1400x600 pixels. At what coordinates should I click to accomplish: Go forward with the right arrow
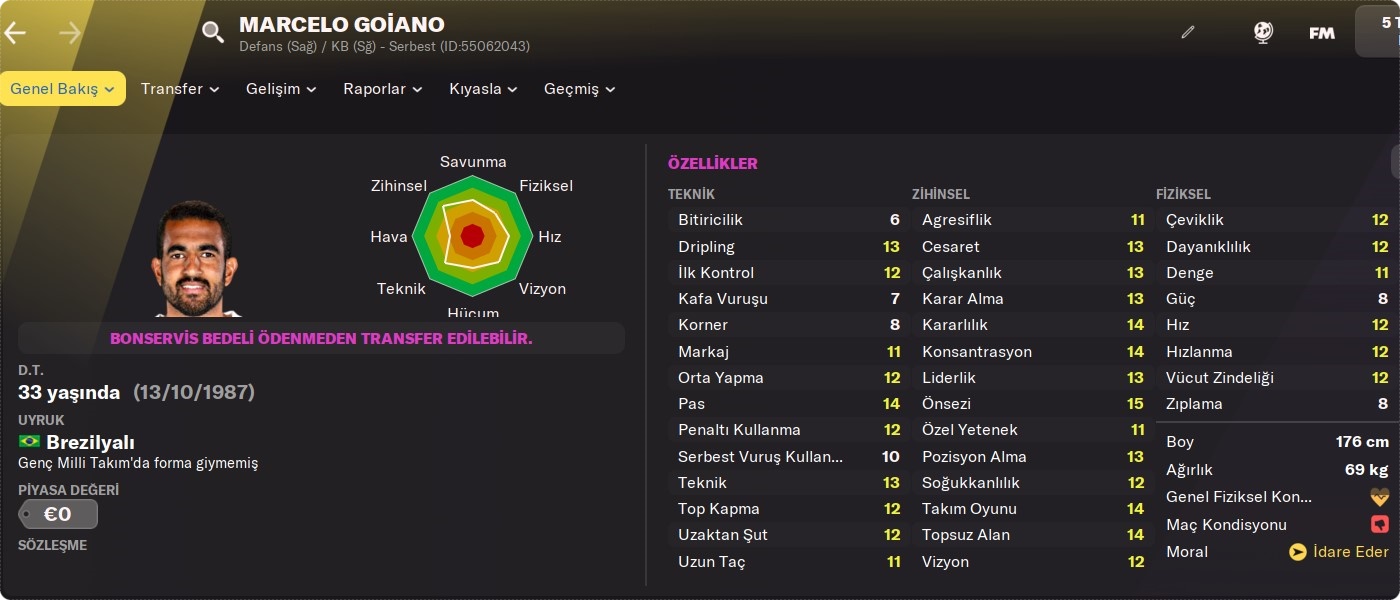pos(70,33)
